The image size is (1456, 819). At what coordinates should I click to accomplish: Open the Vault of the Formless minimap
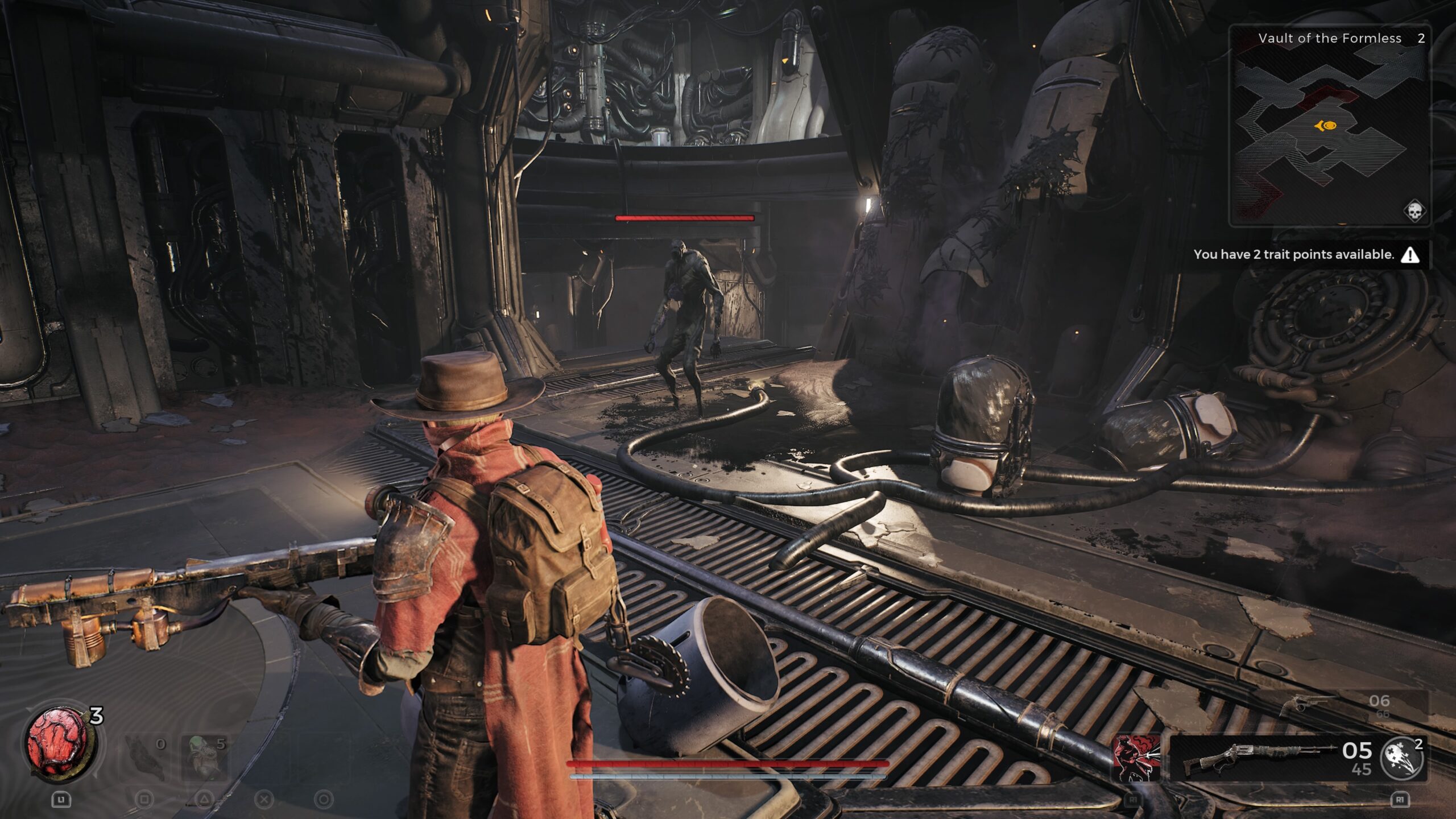[1329, 126]
